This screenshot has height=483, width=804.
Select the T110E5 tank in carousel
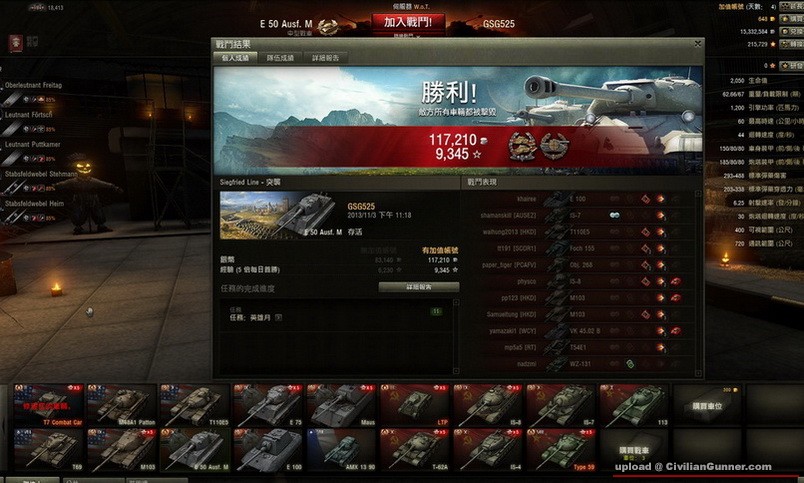coord(195,405)
